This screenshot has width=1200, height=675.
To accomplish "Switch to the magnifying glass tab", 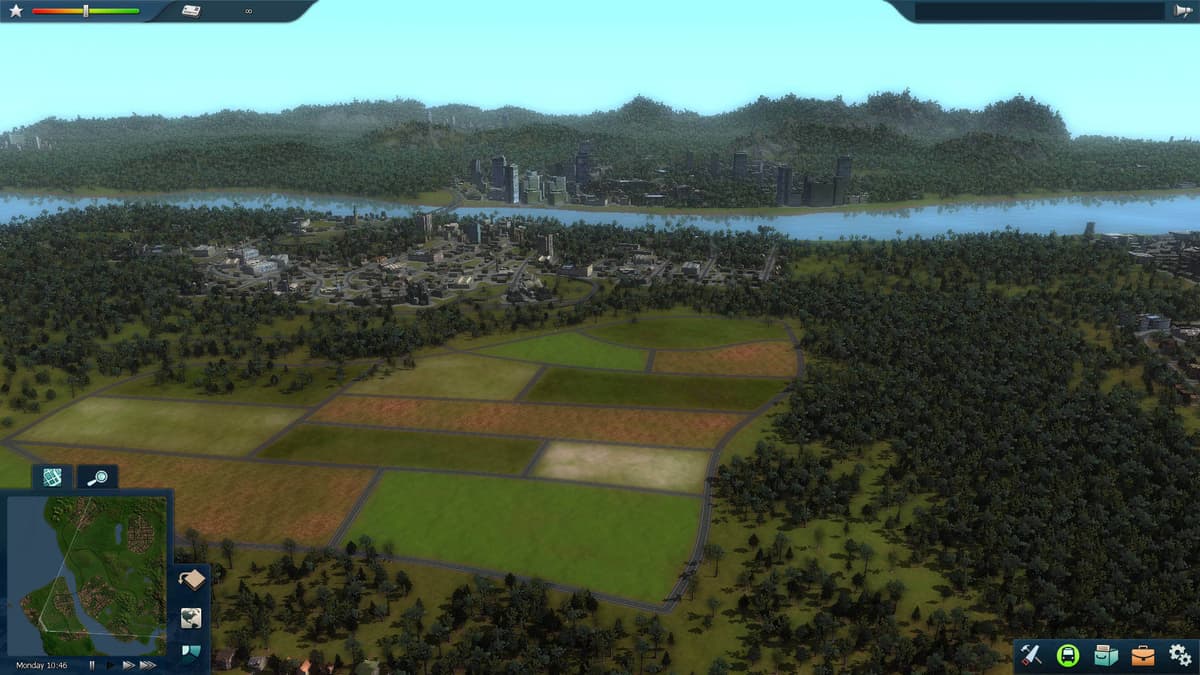I will [x=98, y=477].
